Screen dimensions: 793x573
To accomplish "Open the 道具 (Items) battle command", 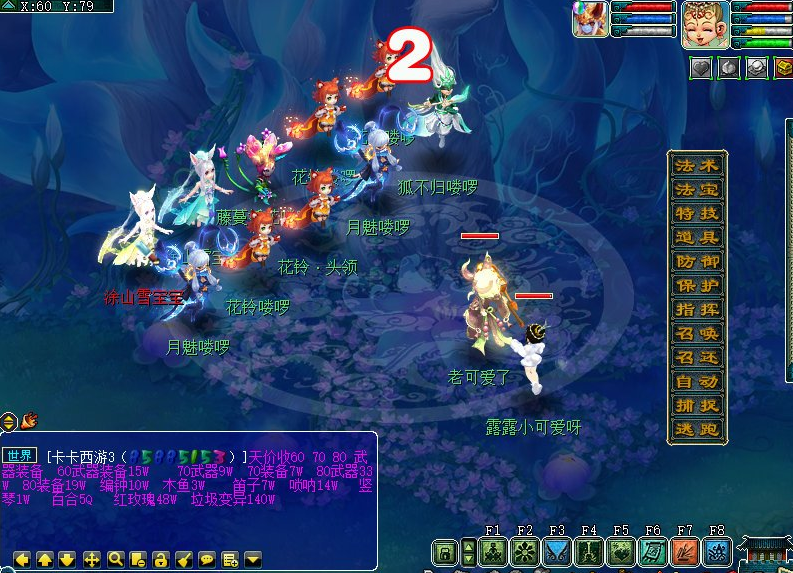I will coord(697,237).
